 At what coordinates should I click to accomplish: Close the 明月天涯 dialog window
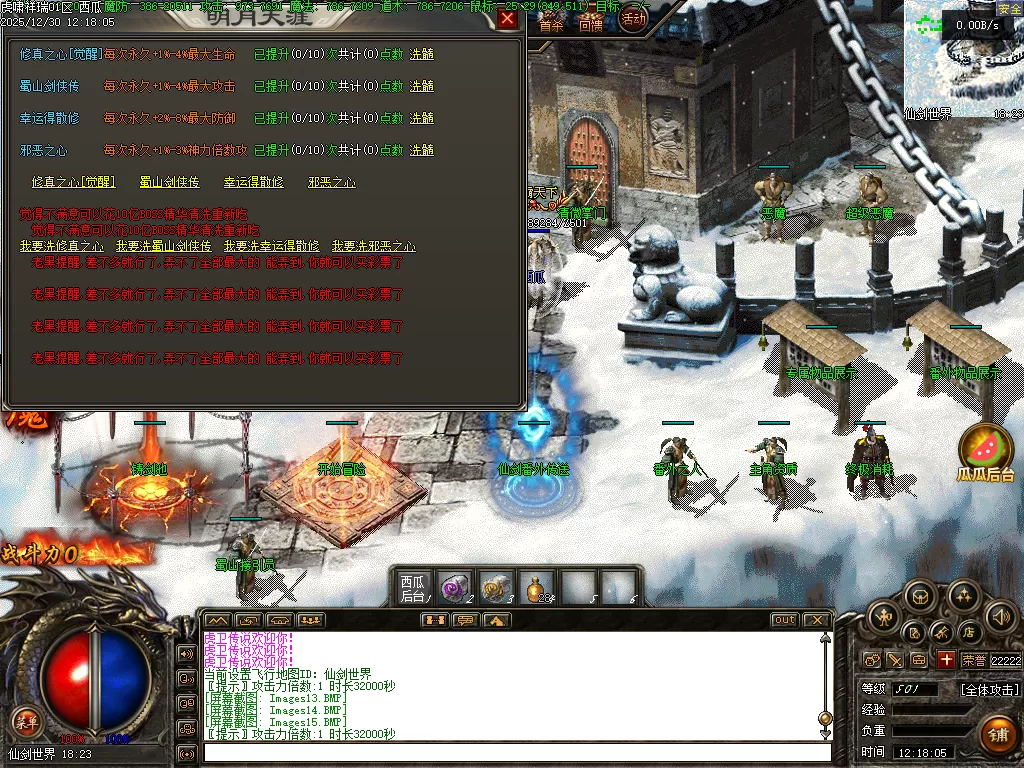click(508, 19)
